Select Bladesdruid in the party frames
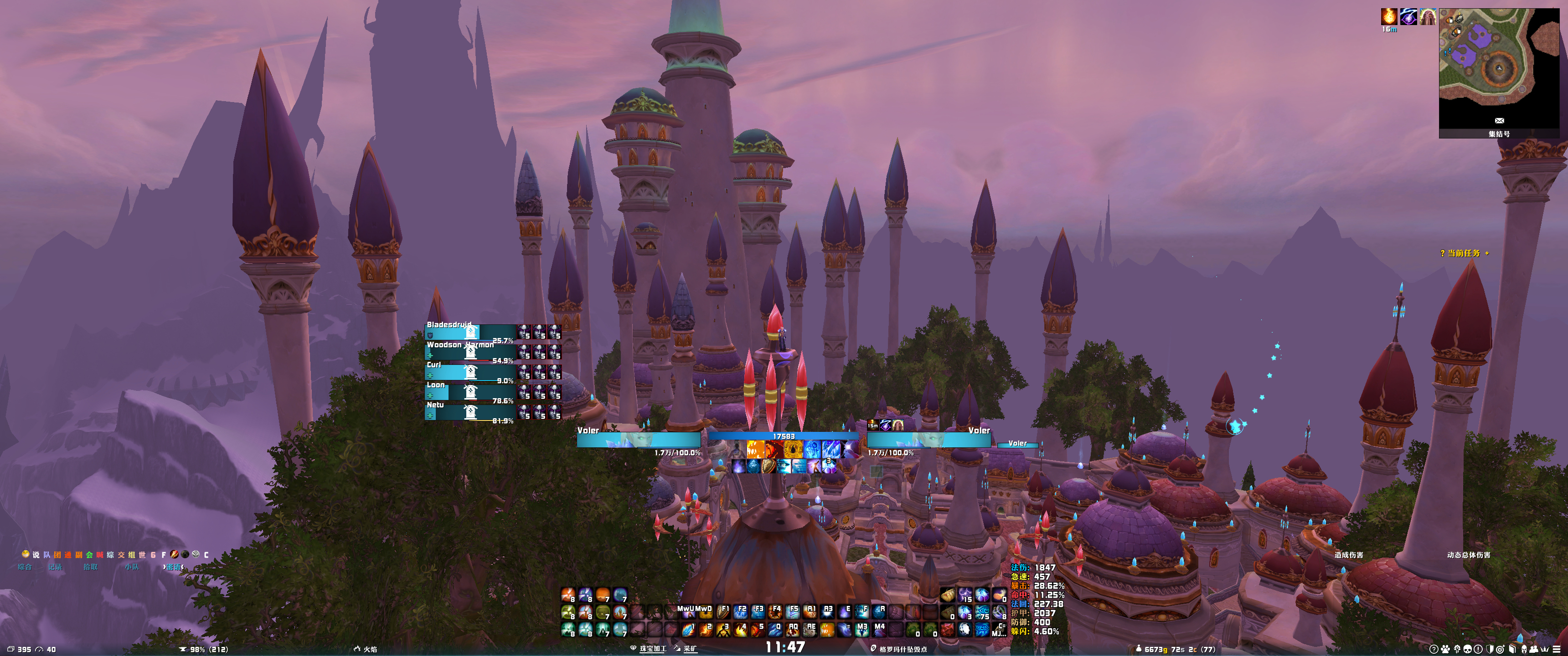 point(469,331)
